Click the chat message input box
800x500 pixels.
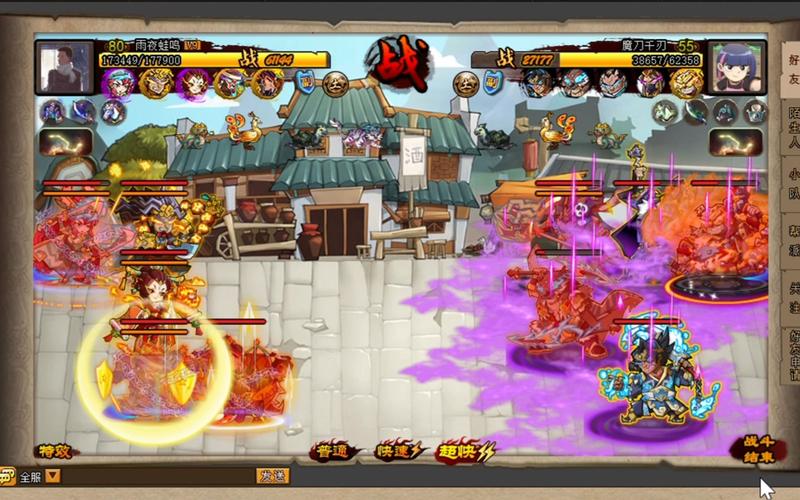pyautogui.click(x=157, y=476)
